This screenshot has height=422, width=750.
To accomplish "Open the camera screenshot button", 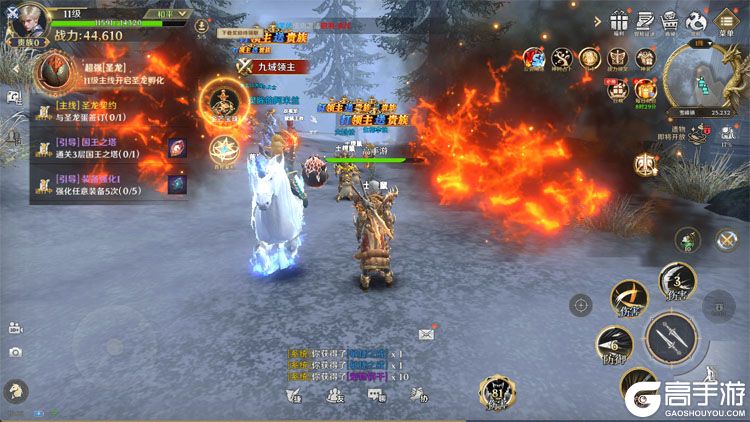I will (x=15, y=352).
